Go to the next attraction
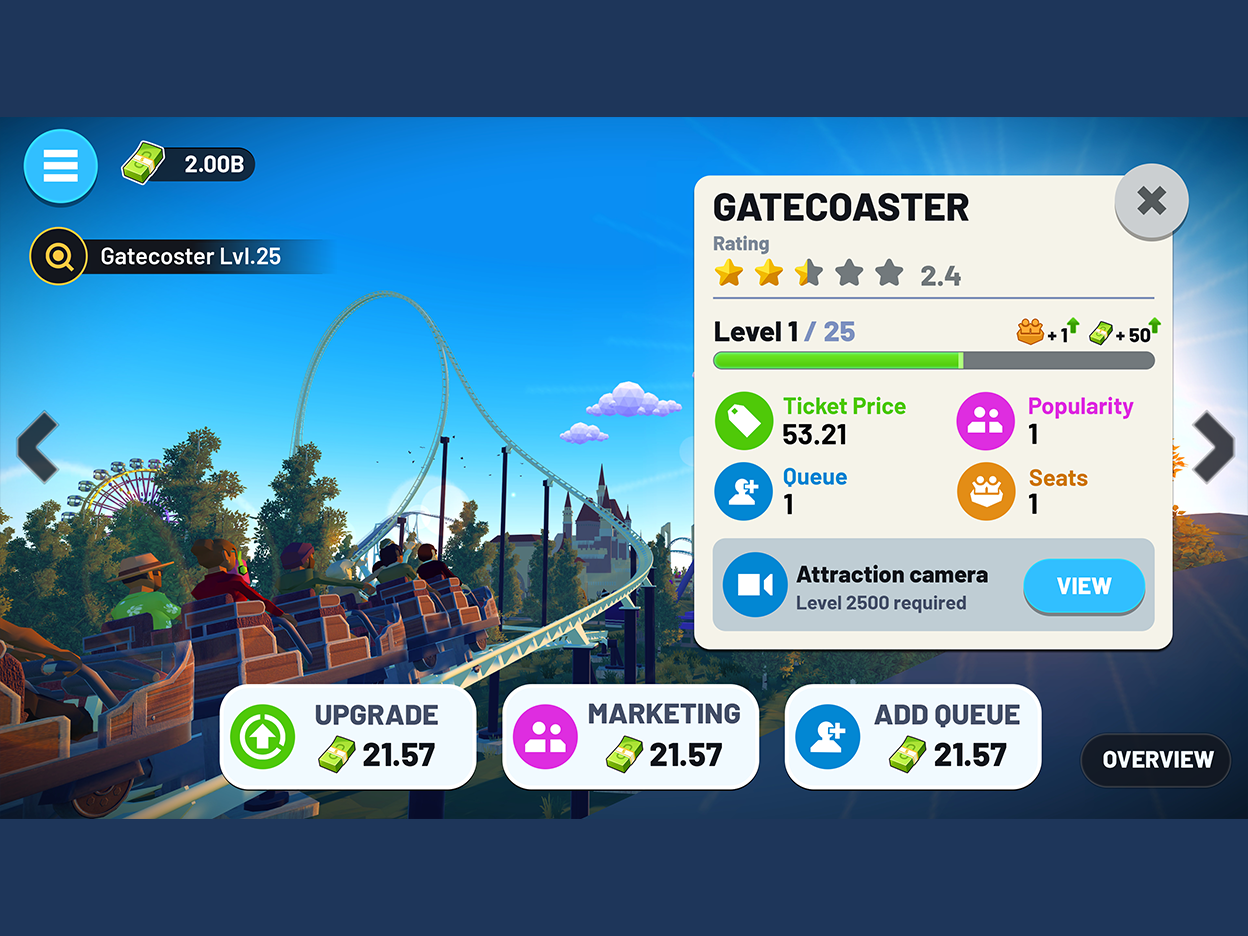The image size is (1248, 936). coord(1213,446)
